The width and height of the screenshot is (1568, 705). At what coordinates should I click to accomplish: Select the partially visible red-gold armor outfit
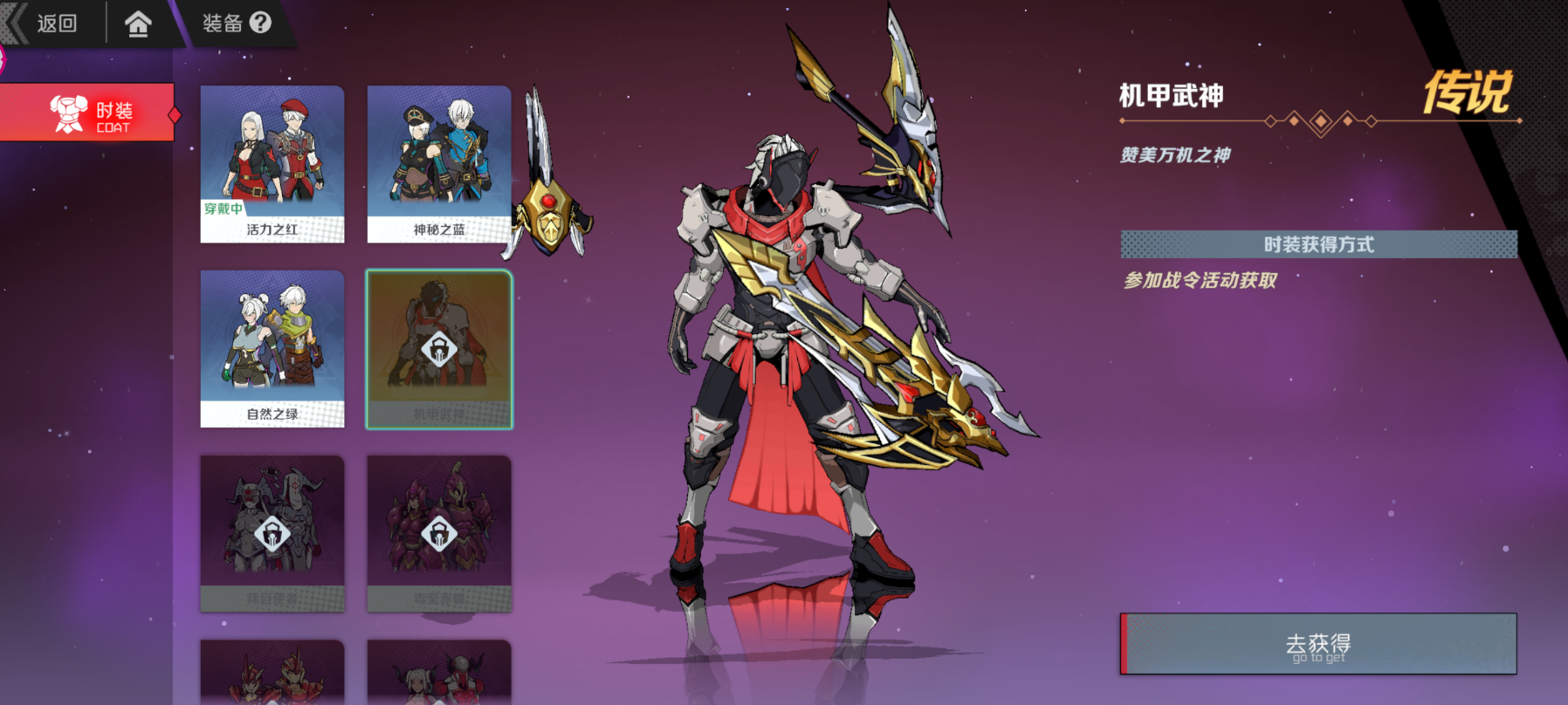pos(272,674)
